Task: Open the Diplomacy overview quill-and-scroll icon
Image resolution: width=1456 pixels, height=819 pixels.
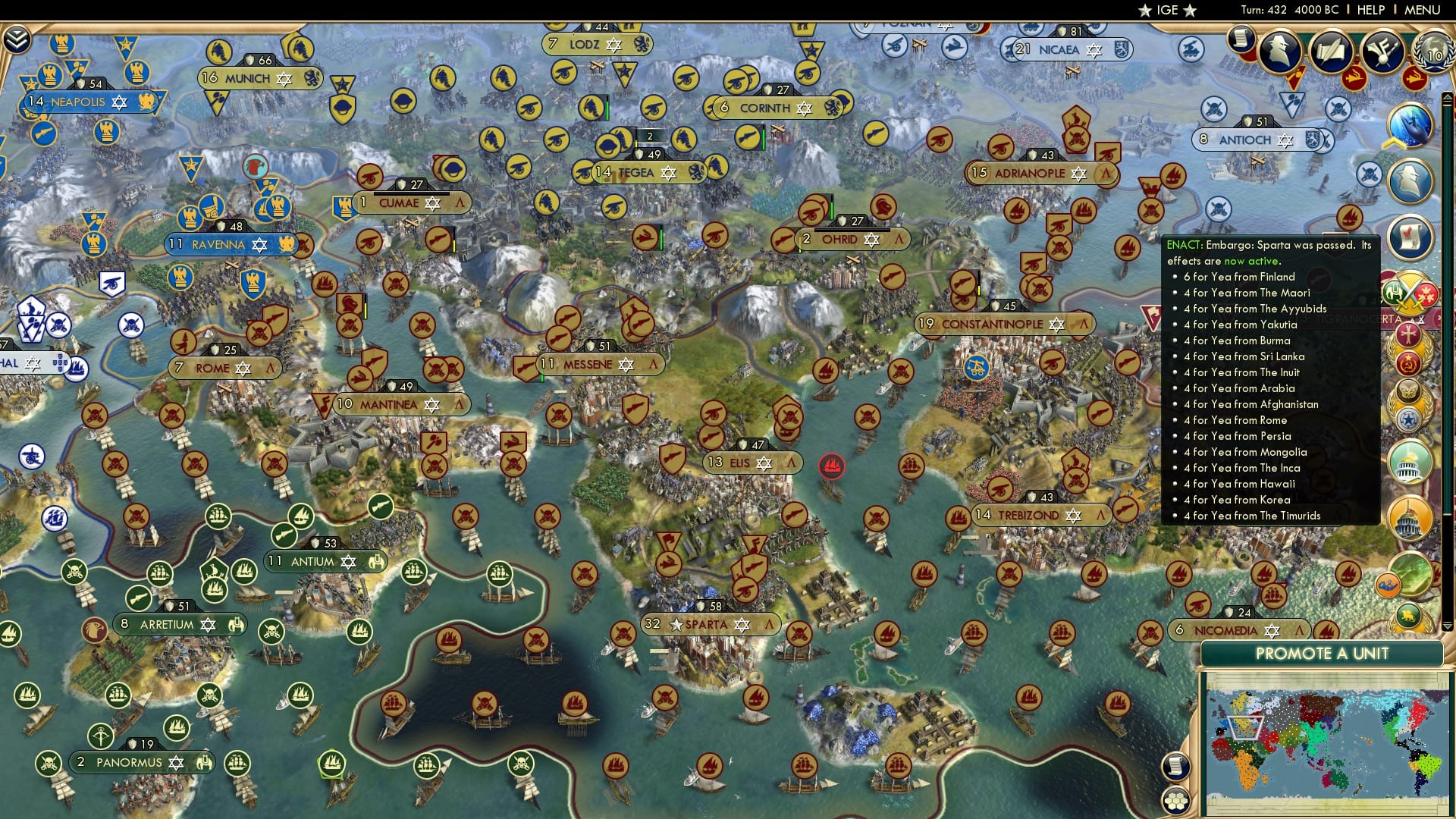Action: point(1332,50)
